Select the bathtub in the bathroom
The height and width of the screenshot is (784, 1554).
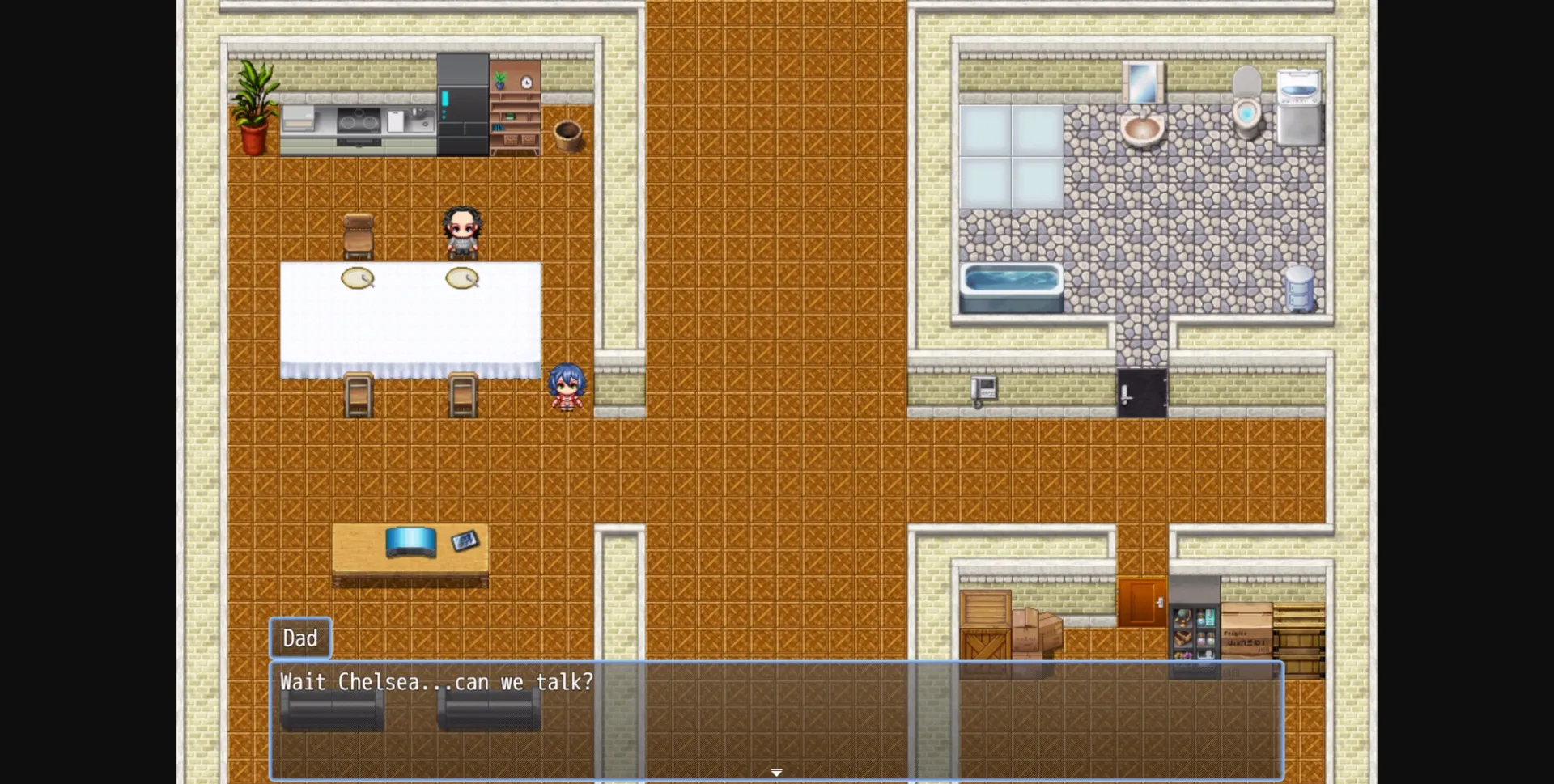point(1013,283)
